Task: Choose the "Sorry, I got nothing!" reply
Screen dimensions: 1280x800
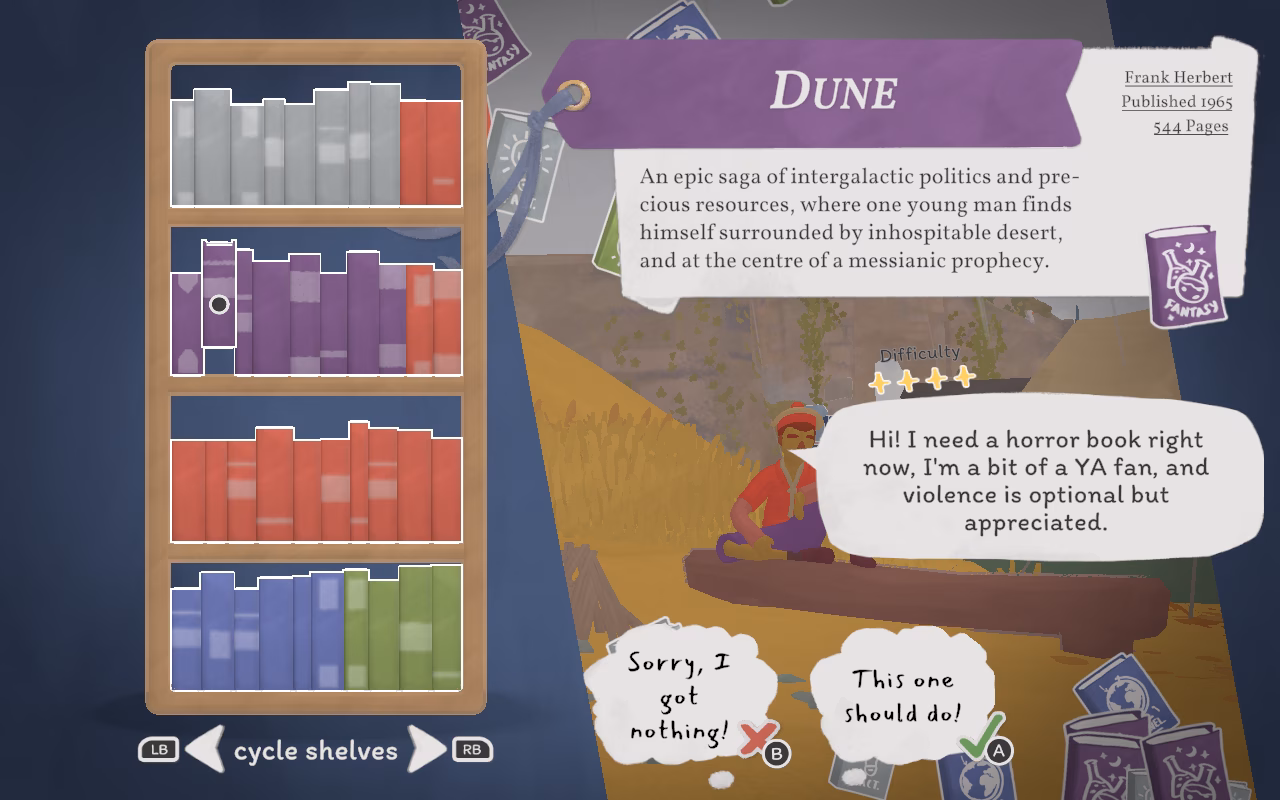Action: point(680,697)
